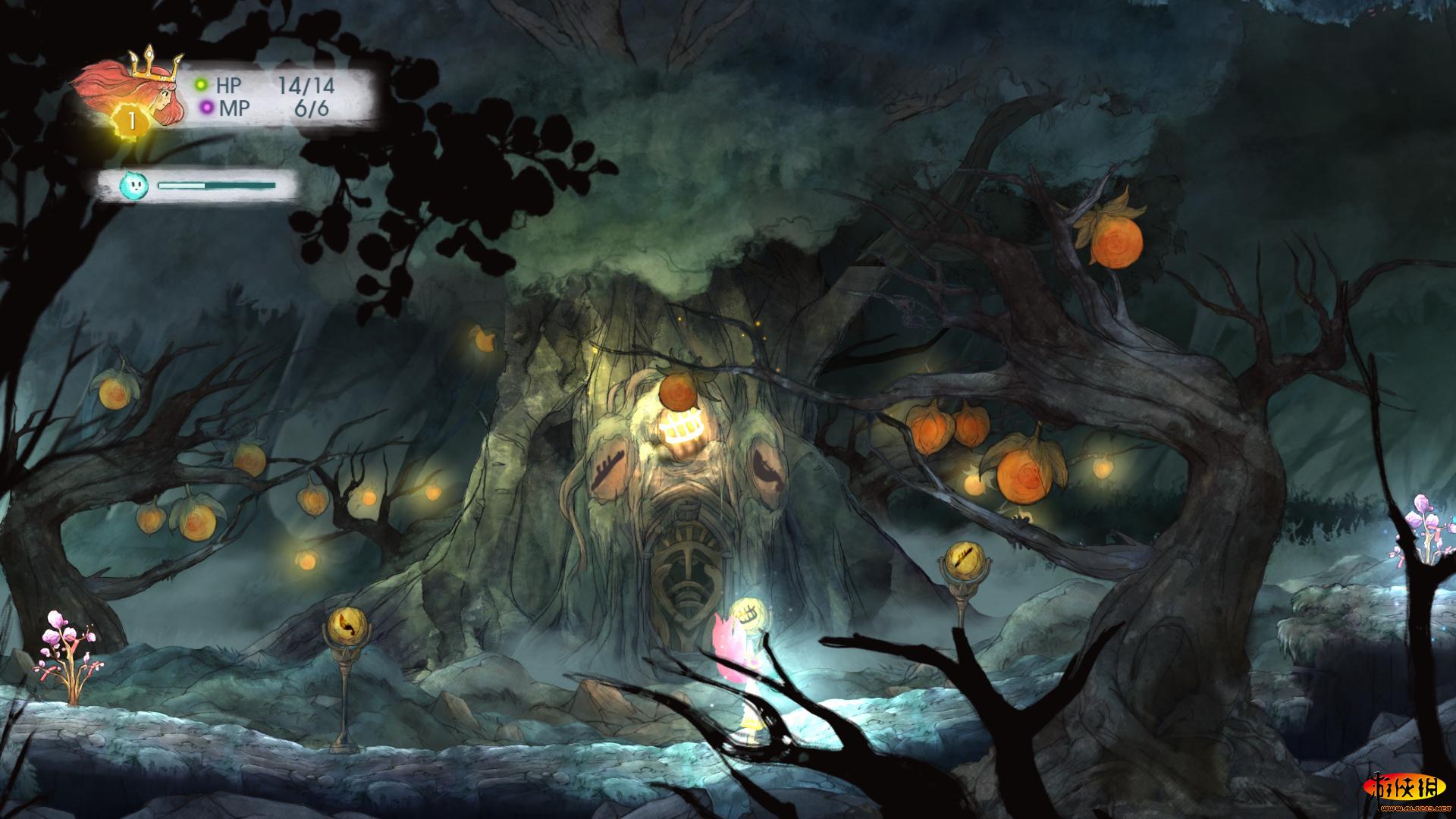Screen dimensions: 1456x819
Task: Select the gold level 1 badge
Action: pos(133,121)
